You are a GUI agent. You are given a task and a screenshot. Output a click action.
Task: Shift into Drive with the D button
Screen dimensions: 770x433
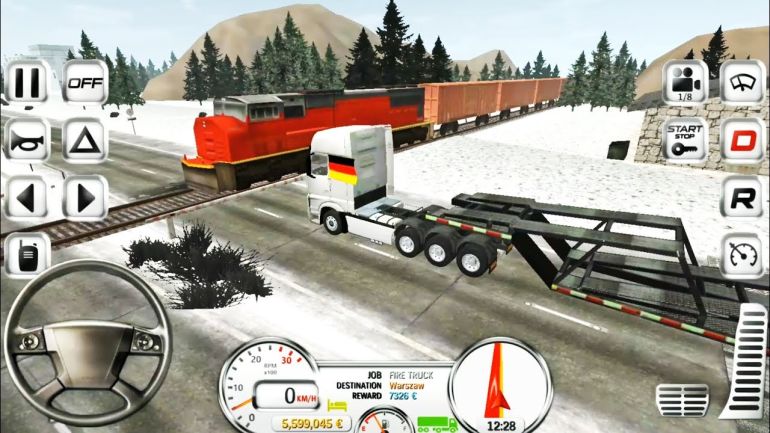click(x=741, y=140)
